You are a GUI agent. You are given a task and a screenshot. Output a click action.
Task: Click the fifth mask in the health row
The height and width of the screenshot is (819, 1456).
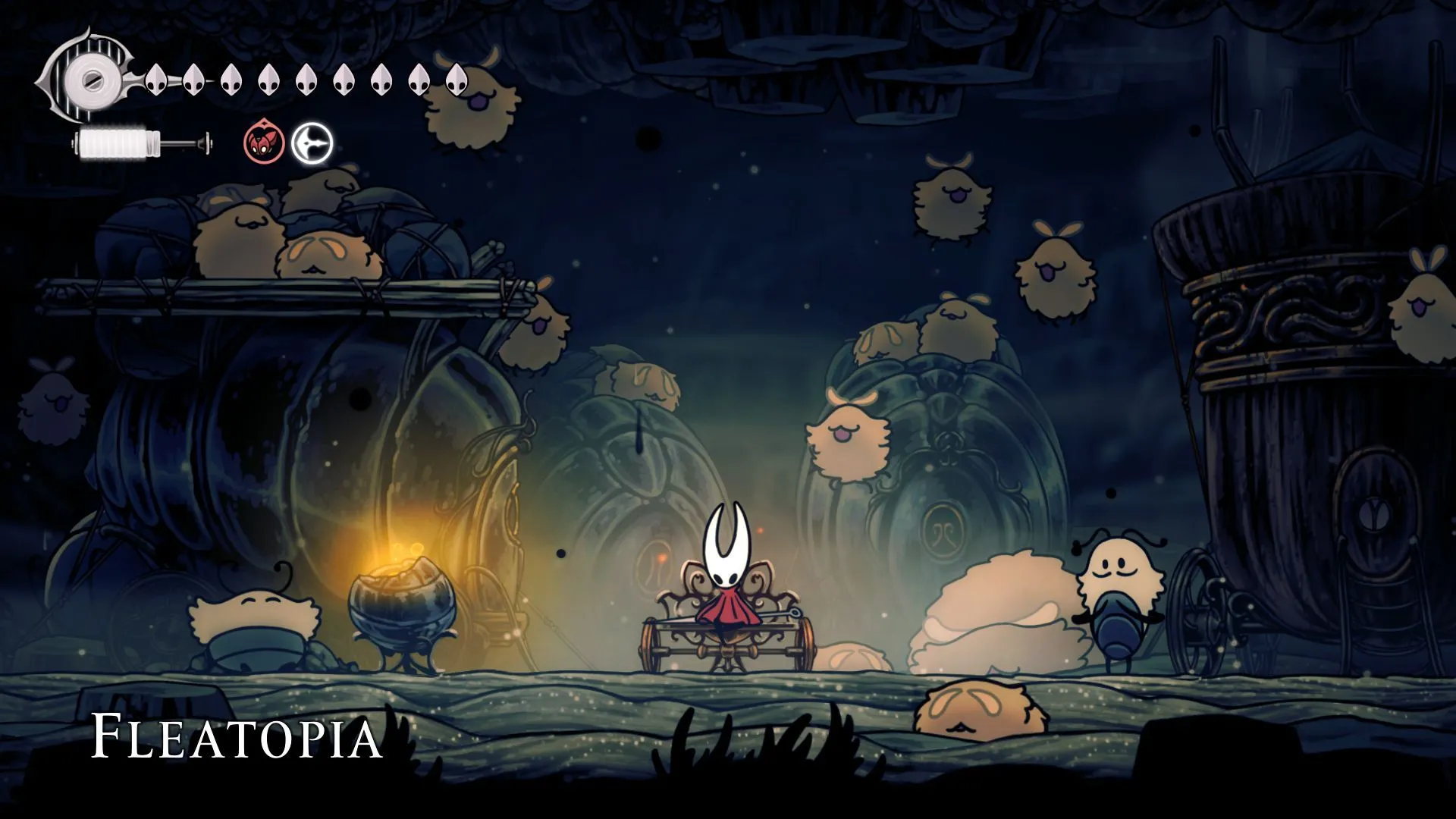307,78
